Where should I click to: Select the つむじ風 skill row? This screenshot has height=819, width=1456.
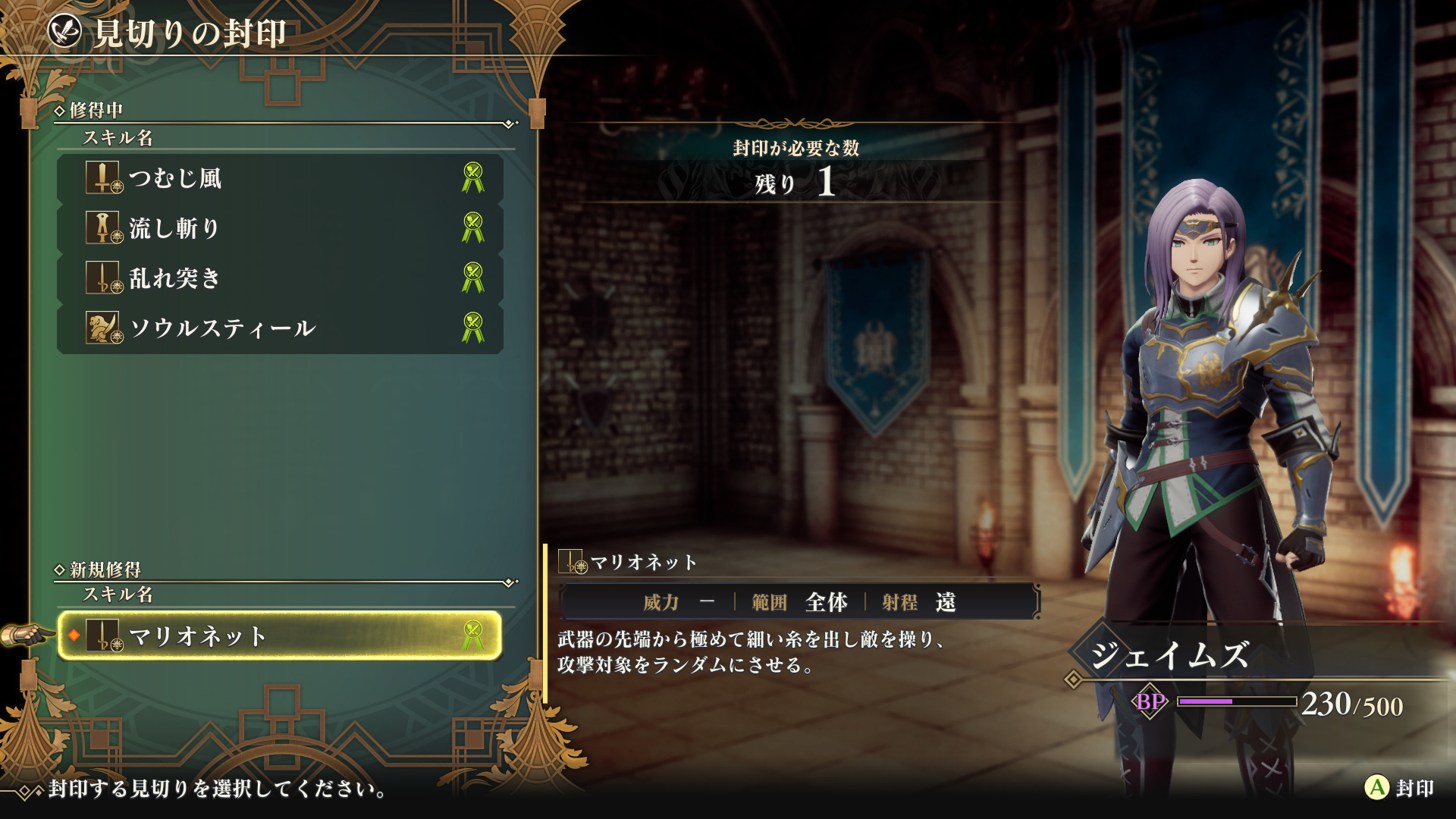click(x=280, y=178)
